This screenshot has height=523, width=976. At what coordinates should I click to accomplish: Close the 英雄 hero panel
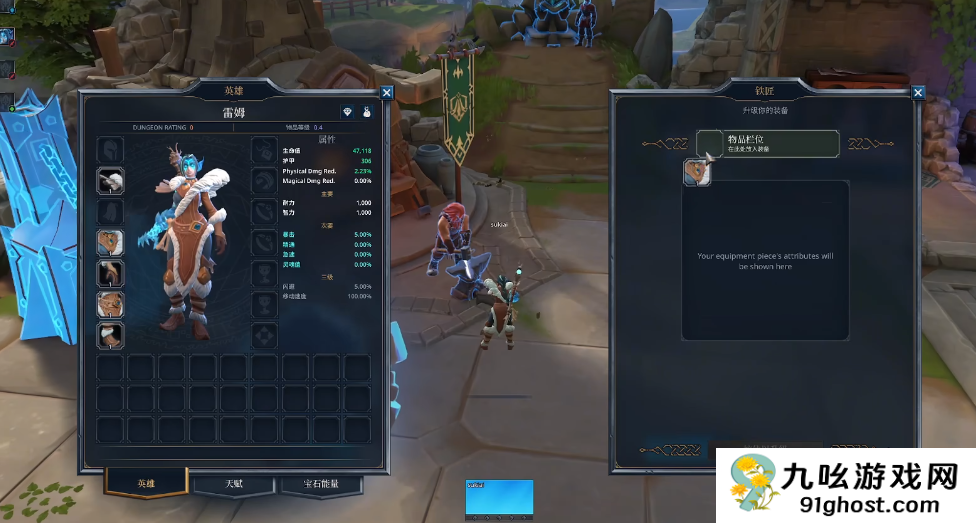(387, 93)
